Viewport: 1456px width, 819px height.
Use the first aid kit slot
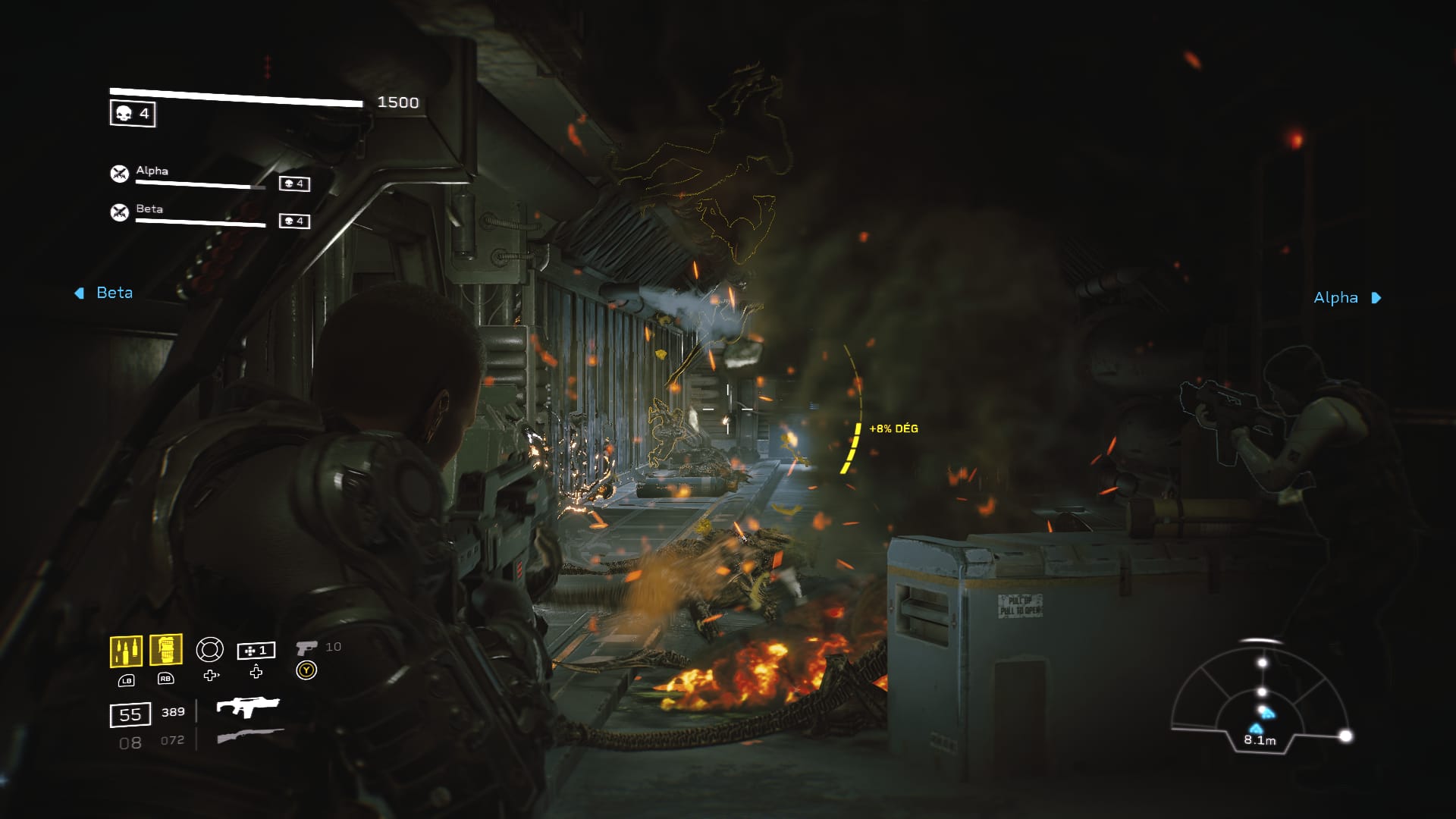(x=256, y=651)
